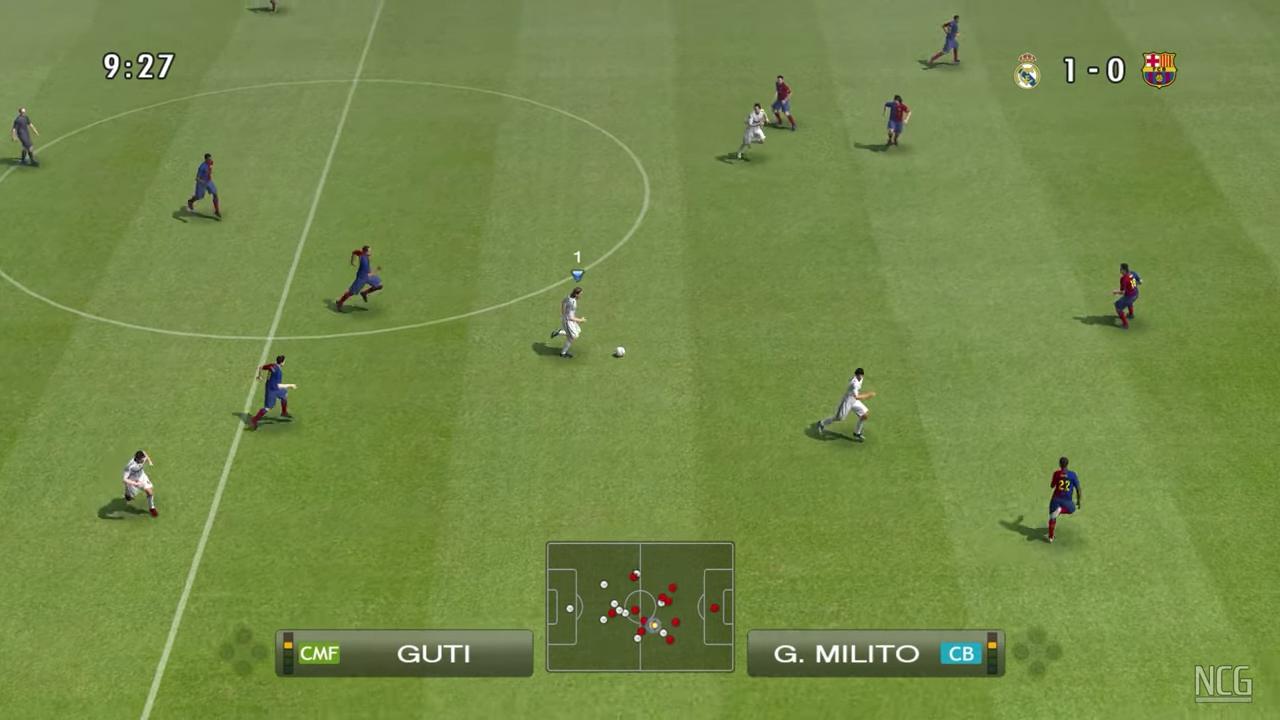The height and width of the screenshot is (720, 1280).
Task: Click the green CMF position badge
Action: pyautogui.click(x=319, y=654)
